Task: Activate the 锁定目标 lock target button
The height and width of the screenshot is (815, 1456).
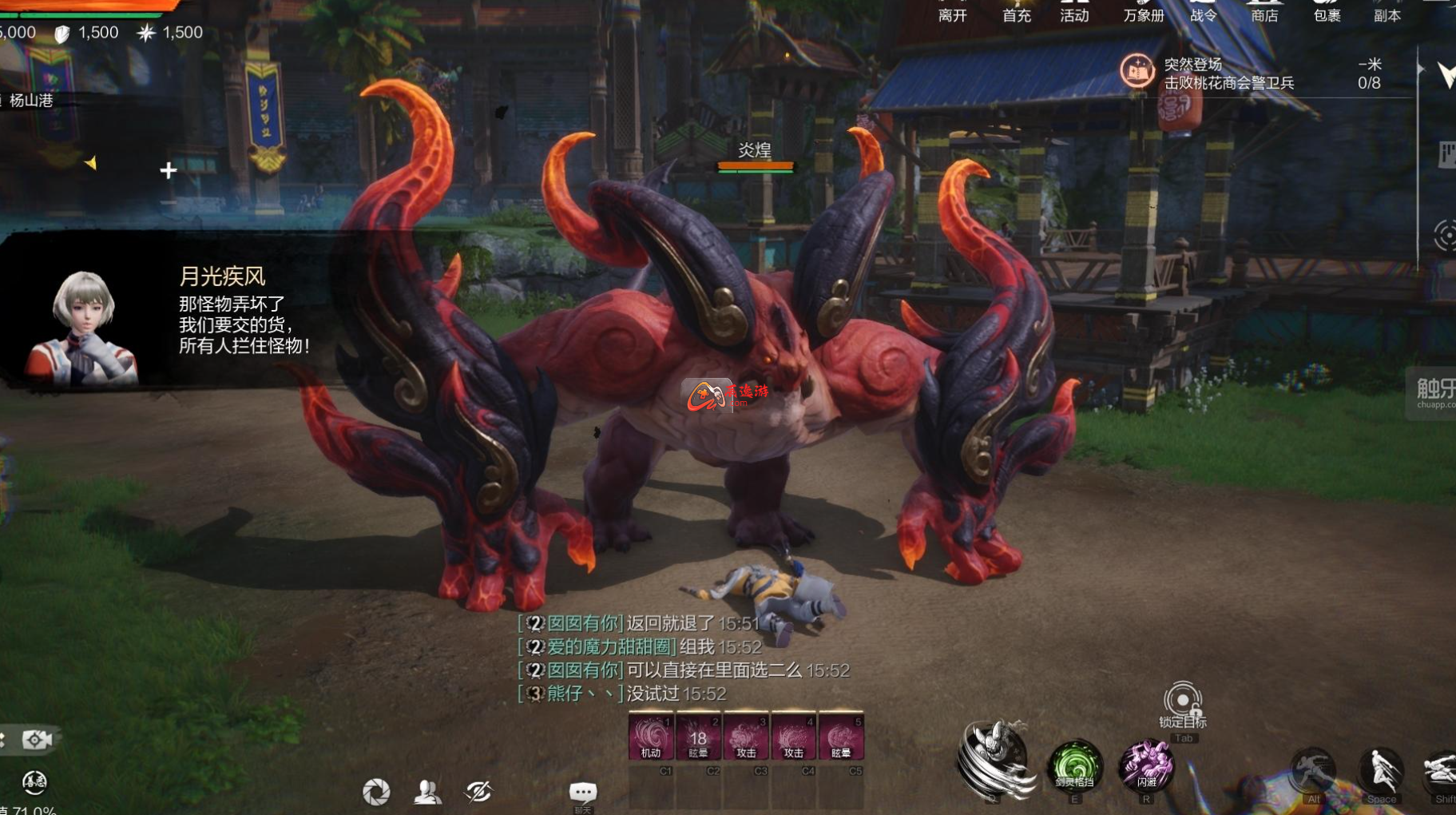Action: click(1183, 702)
